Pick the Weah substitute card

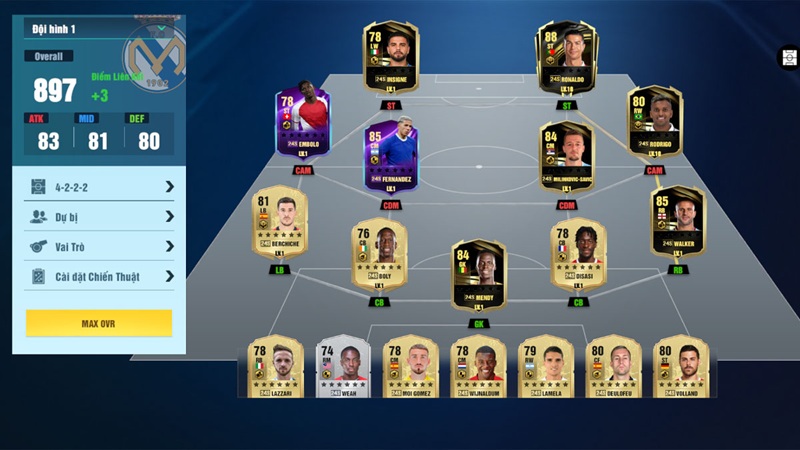(x=343, y=368)
